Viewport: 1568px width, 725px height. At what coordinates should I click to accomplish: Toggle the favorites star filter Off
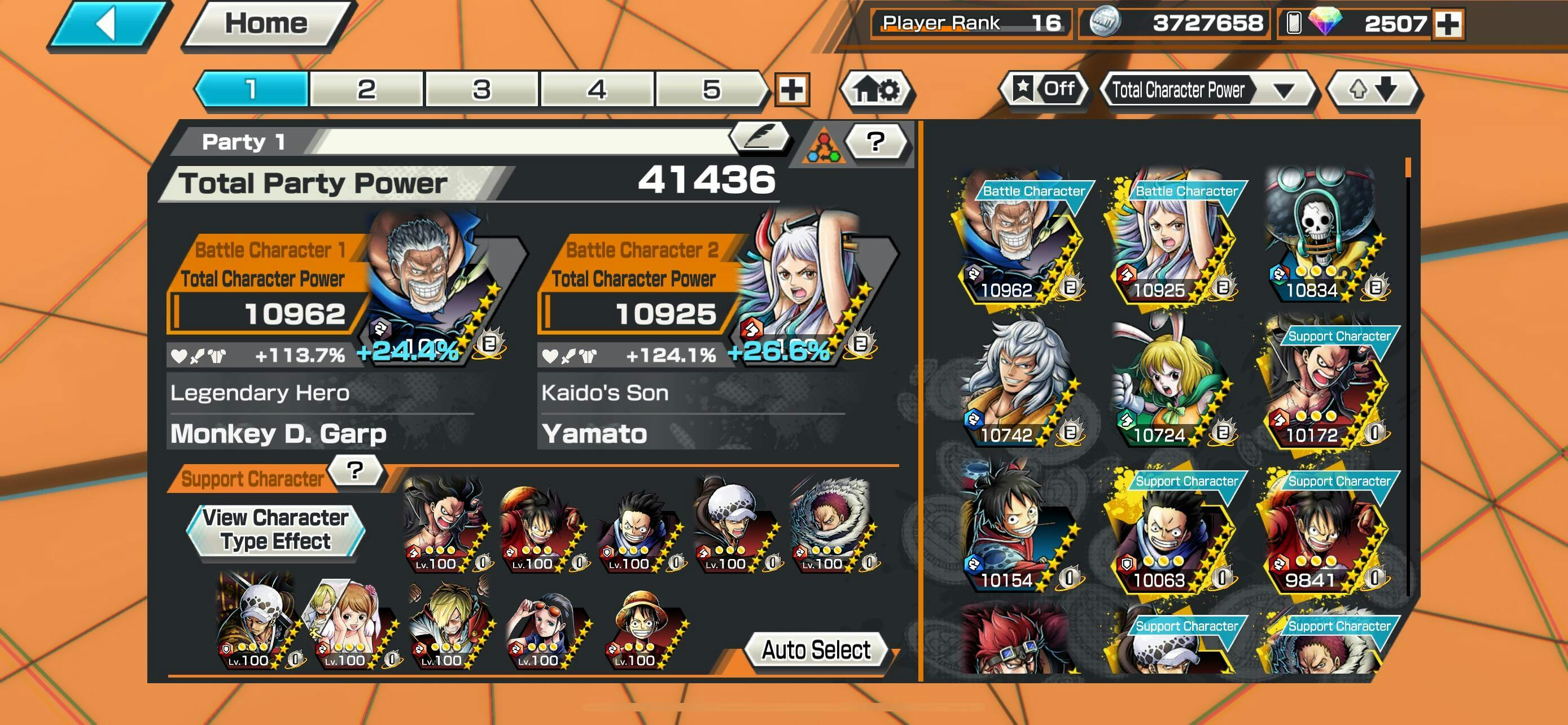click(x=1044, y=89)
